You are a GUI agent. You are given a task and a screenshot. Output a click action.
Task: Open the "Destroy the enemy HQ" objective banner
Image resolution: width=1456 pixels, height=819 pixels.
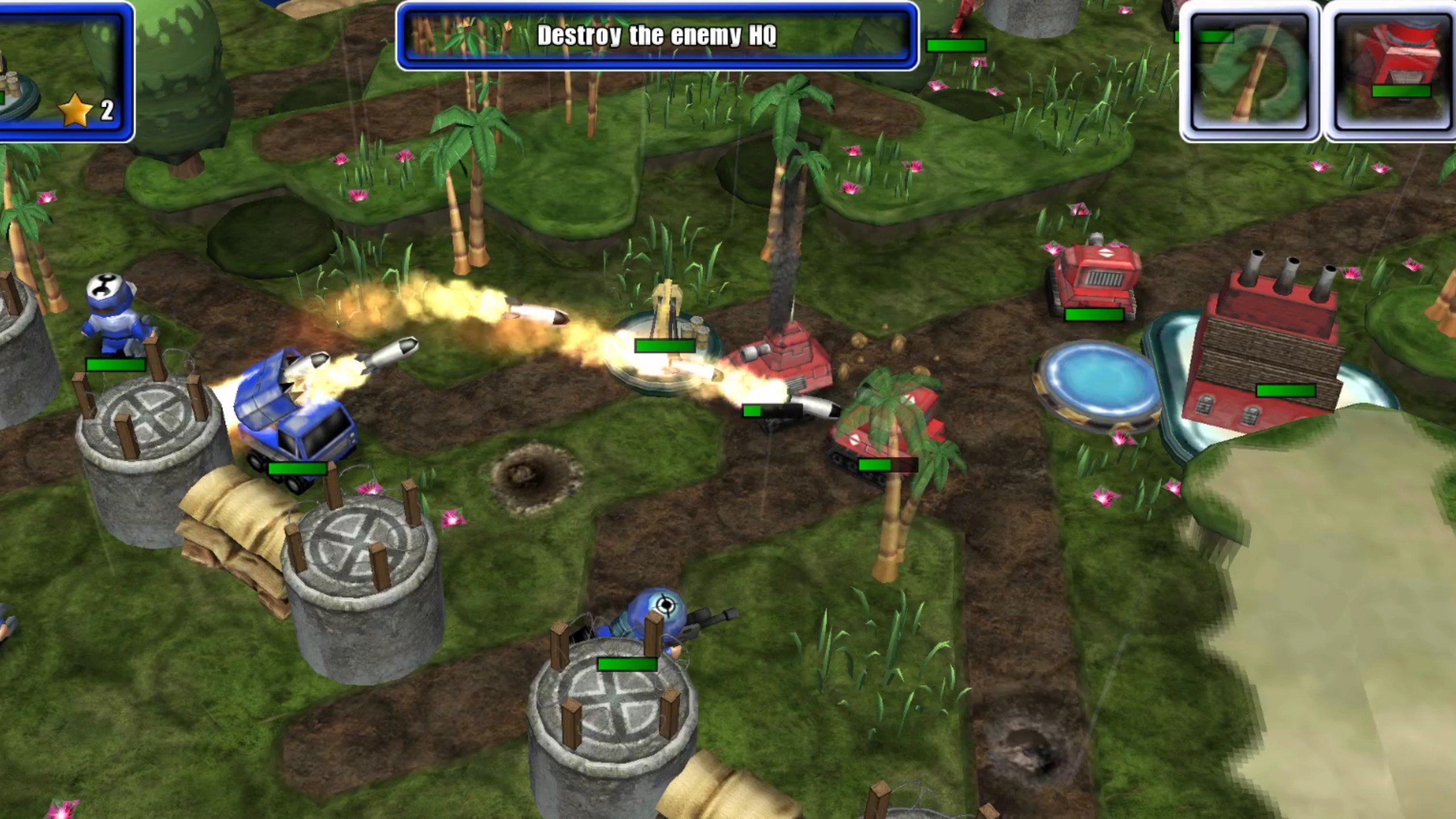(x=657, y=36)
